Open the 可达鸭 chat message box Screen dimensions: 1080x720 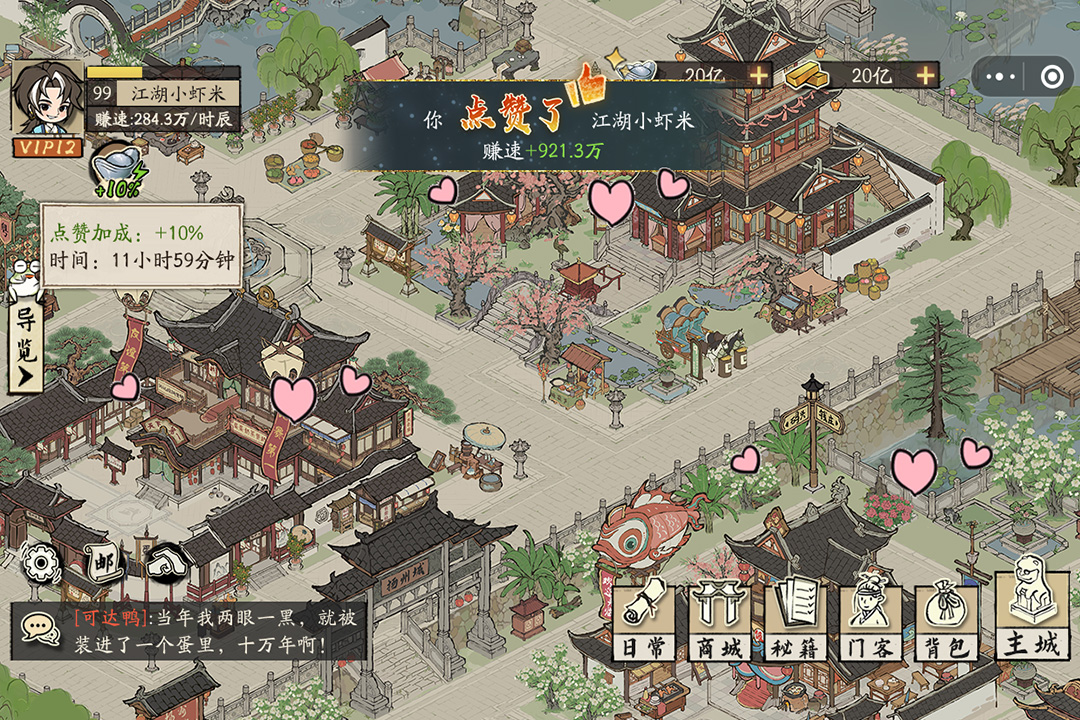(x=214, y=631)
